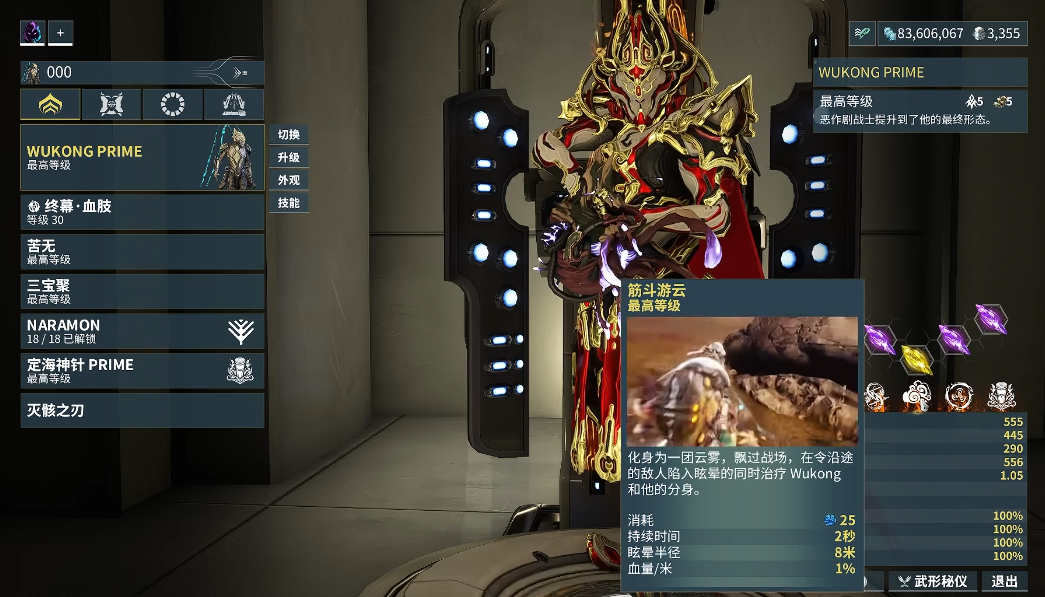The height and width of the screenshot is (597, 1045).
Task: Select the 定海神针 PRIME slot
Action: (x=142, y=371)
